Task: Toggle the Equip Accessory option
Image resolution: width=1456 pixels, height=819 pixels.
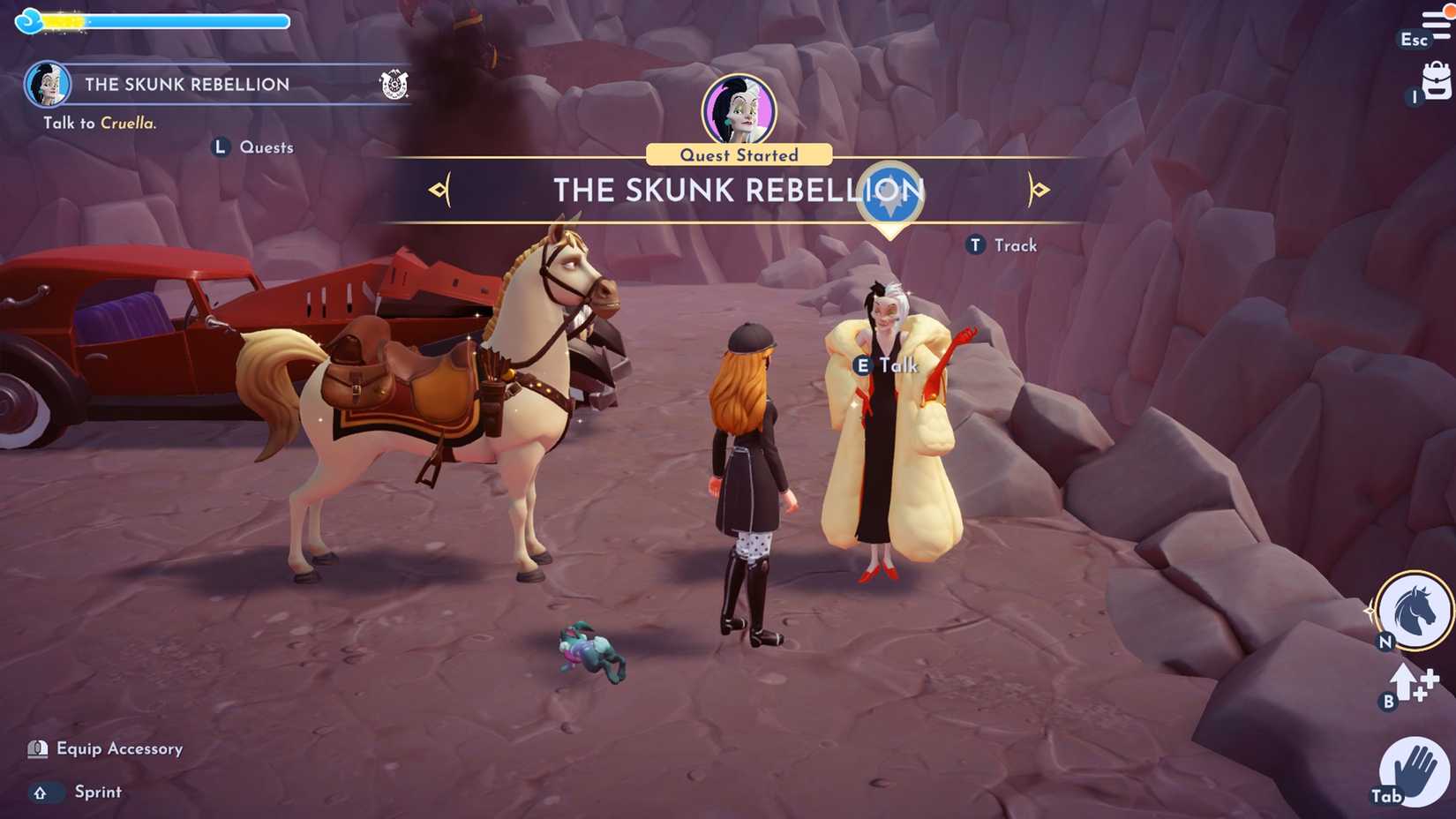Action: pyautogui.click(x=106, y=748)
